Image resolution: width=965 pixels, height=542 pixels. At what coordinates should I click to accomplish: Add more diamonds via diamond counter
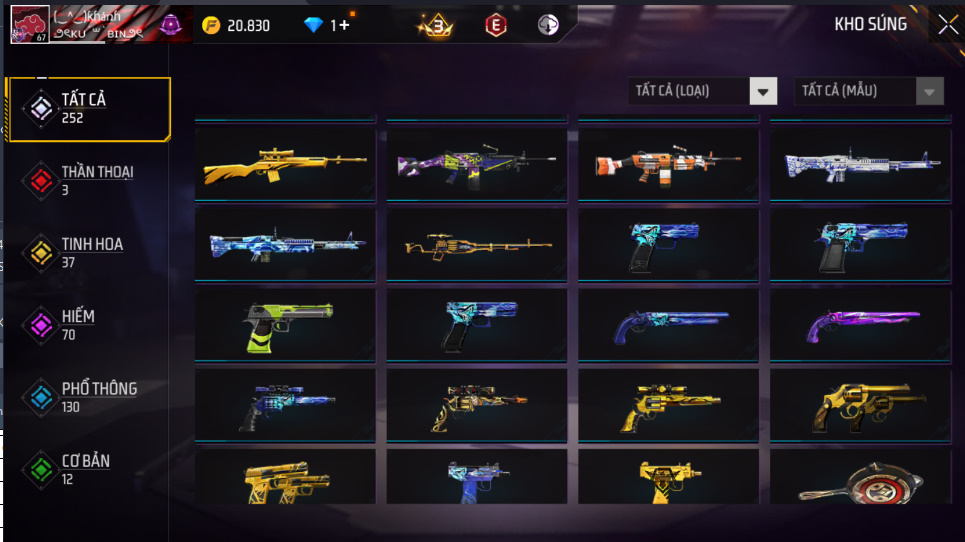[x=328, y=25]
